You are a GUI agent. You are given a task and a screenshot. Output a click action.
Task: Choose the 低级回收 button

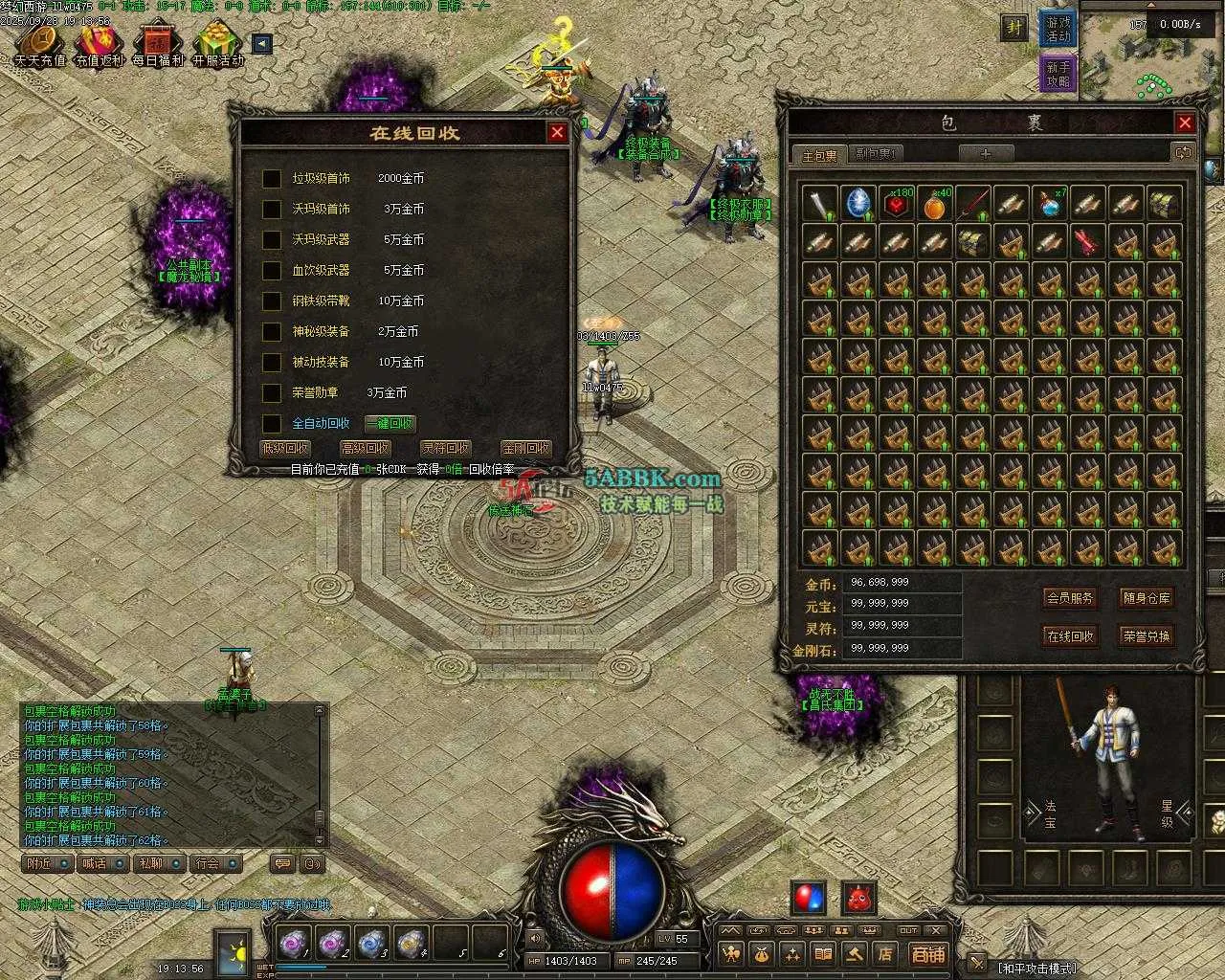click(285, 448)
